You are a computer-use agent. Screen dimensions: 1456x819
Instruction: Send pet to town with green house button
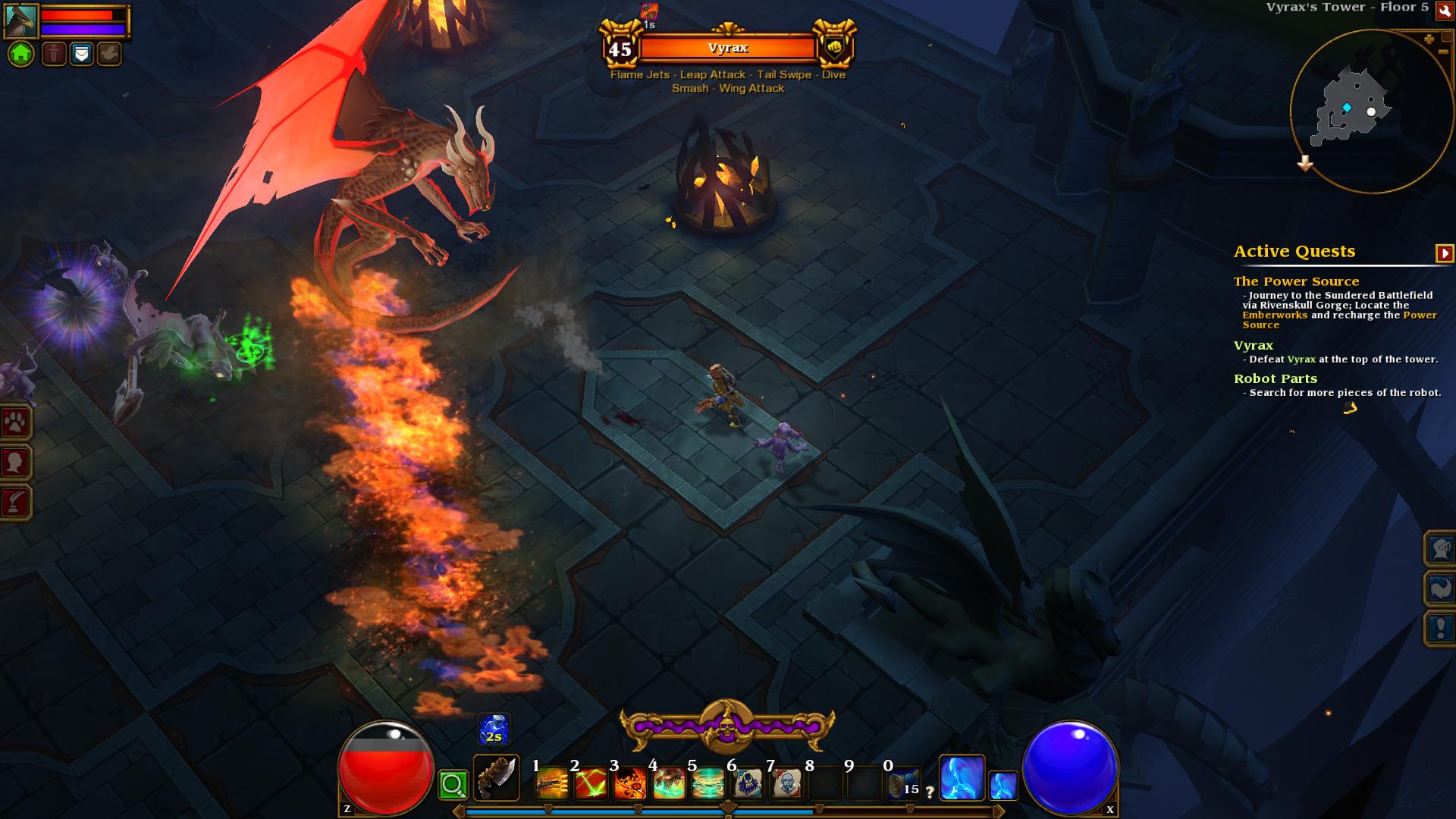click(21, 54)
